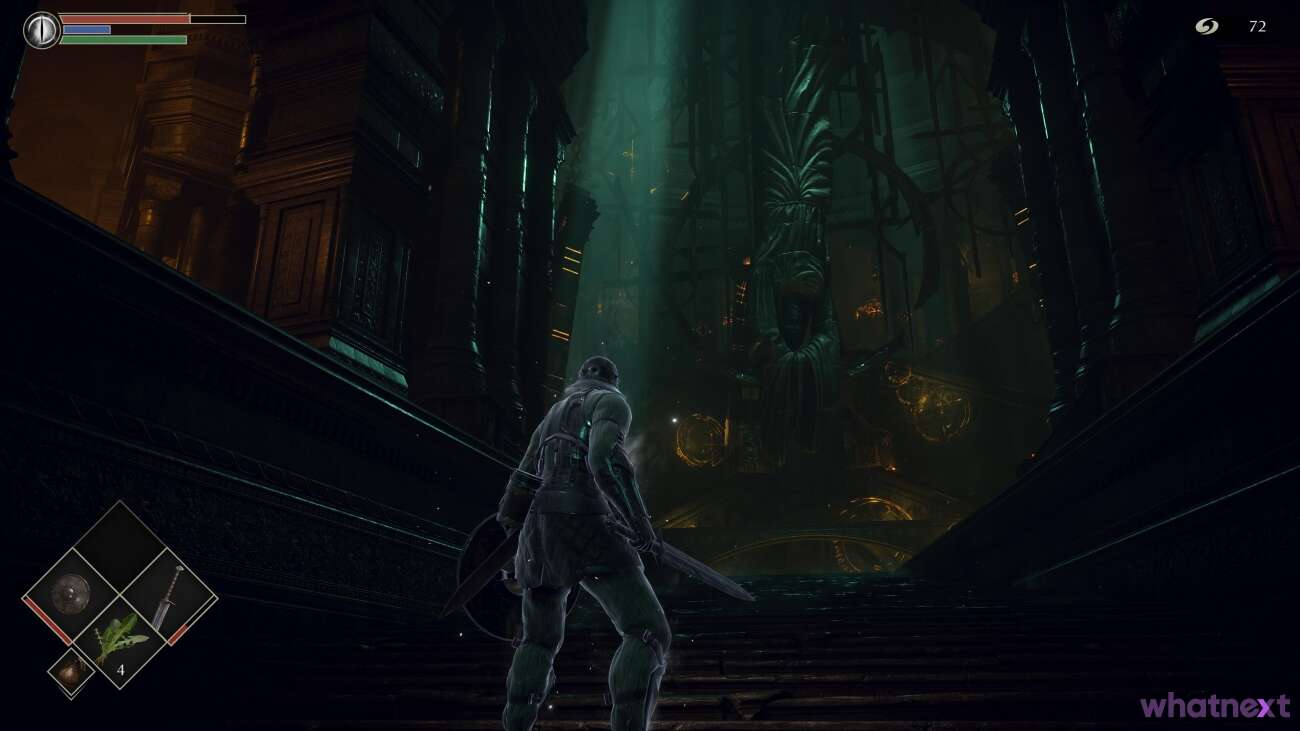Viewport: 1300px width, 731px height.
Task: Click the red durability bar under the shield
Action: point(47,620)
